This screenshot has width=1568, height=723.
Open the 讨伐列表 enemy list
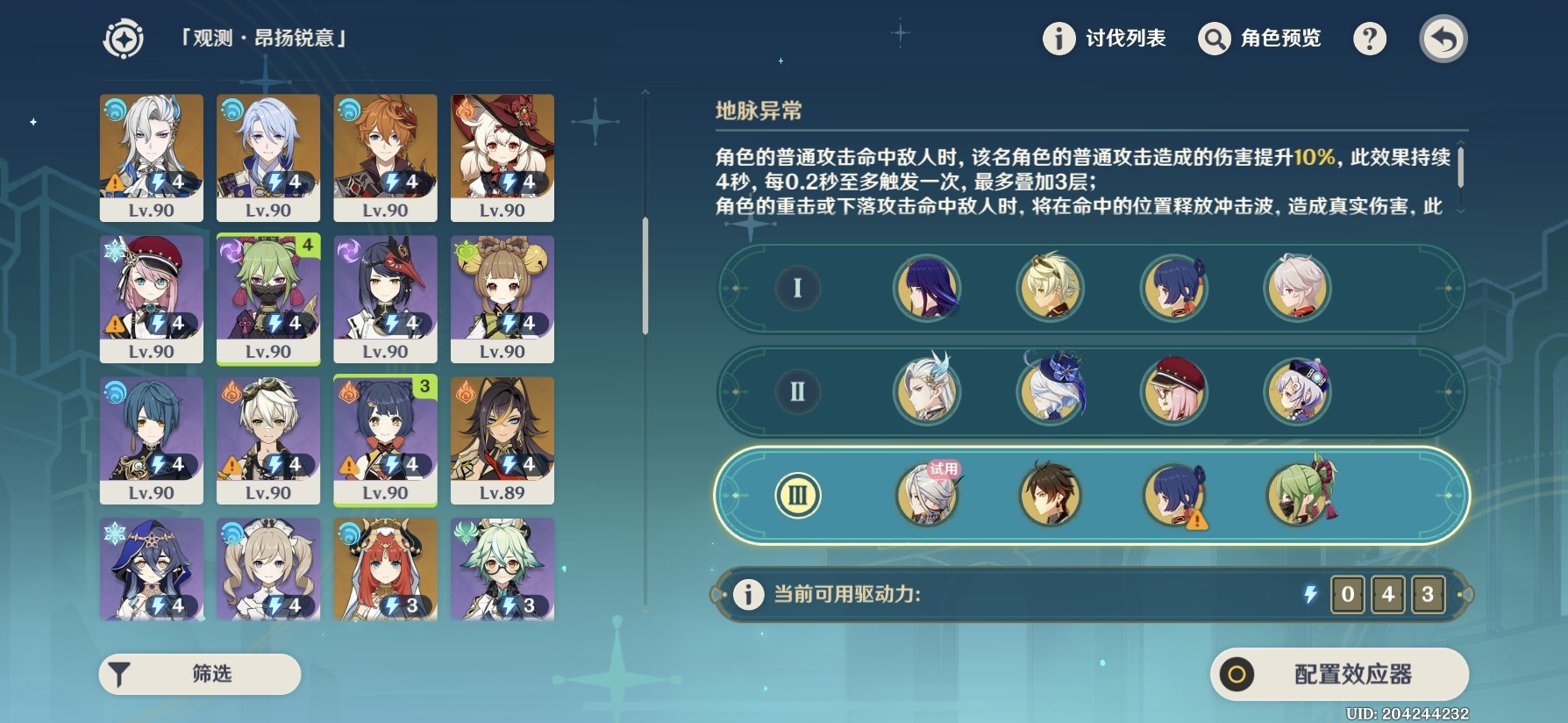(1104, 39)
